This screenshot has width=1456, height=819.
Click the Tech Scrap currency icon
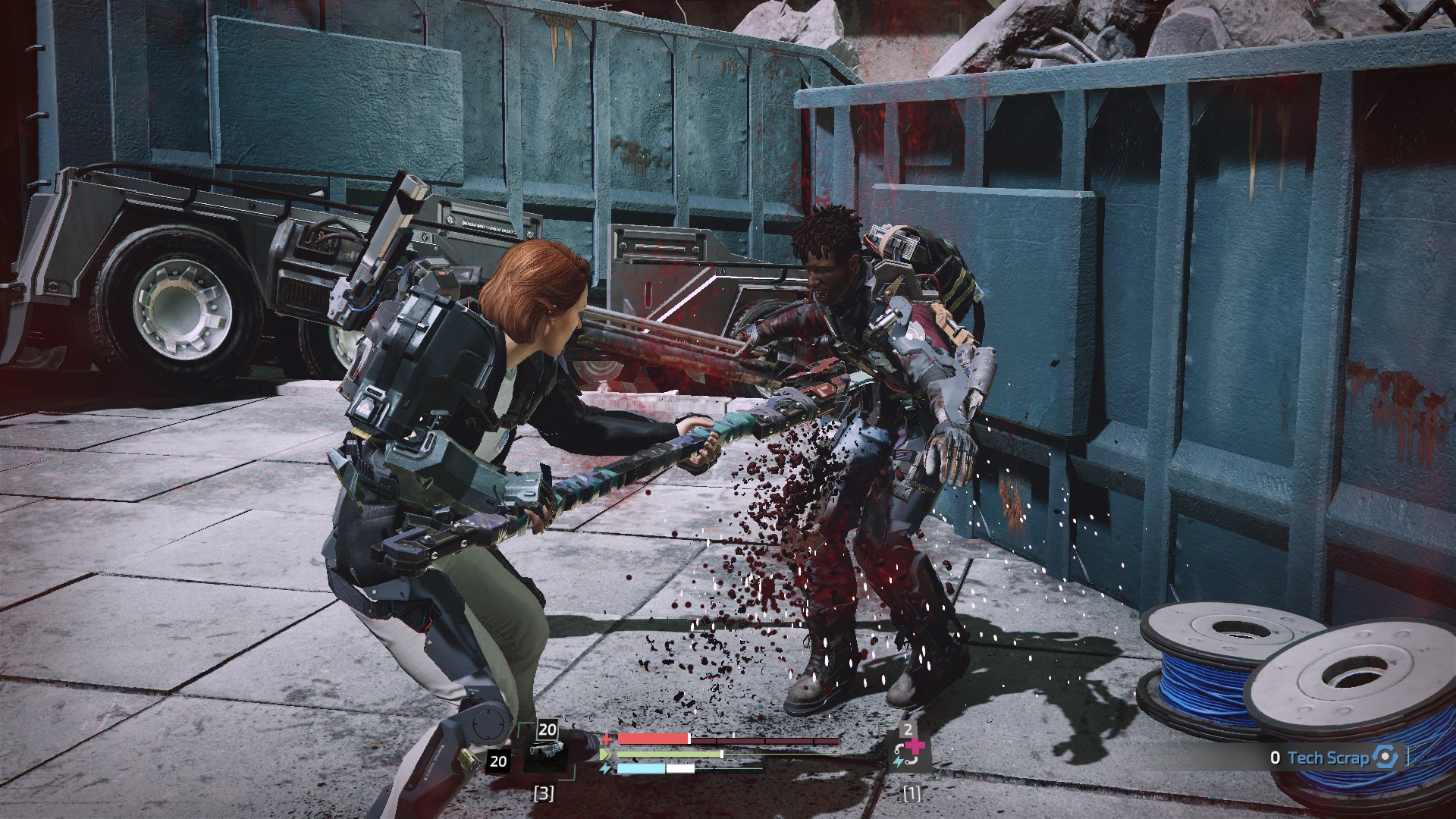pos(1385,757)
